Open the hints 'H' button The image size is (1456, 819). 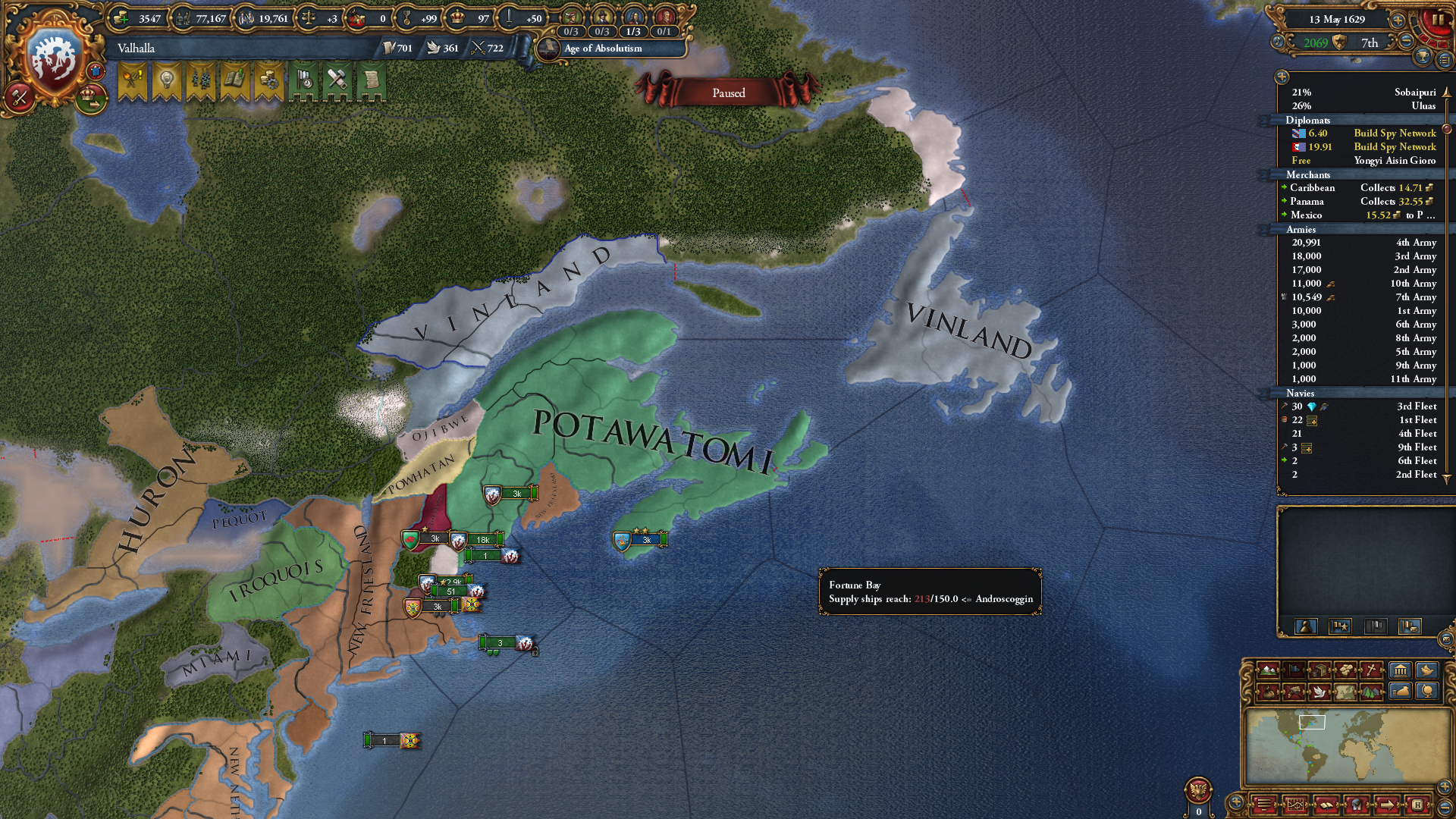[x=1417, y=805]
